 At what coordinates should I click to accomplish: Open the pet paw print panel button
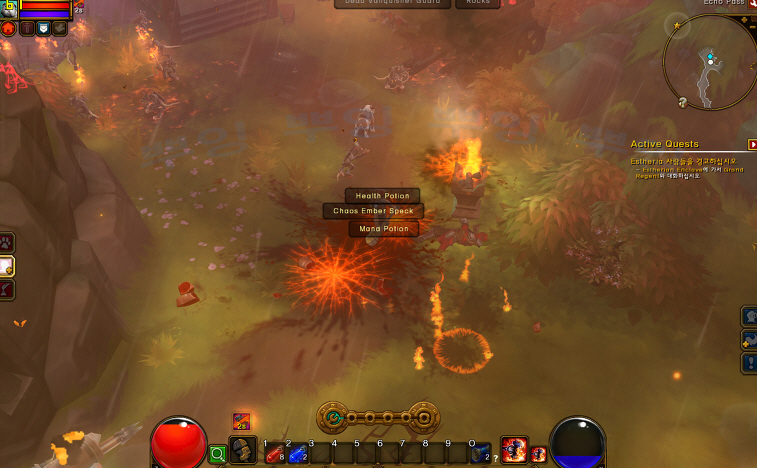7,241
